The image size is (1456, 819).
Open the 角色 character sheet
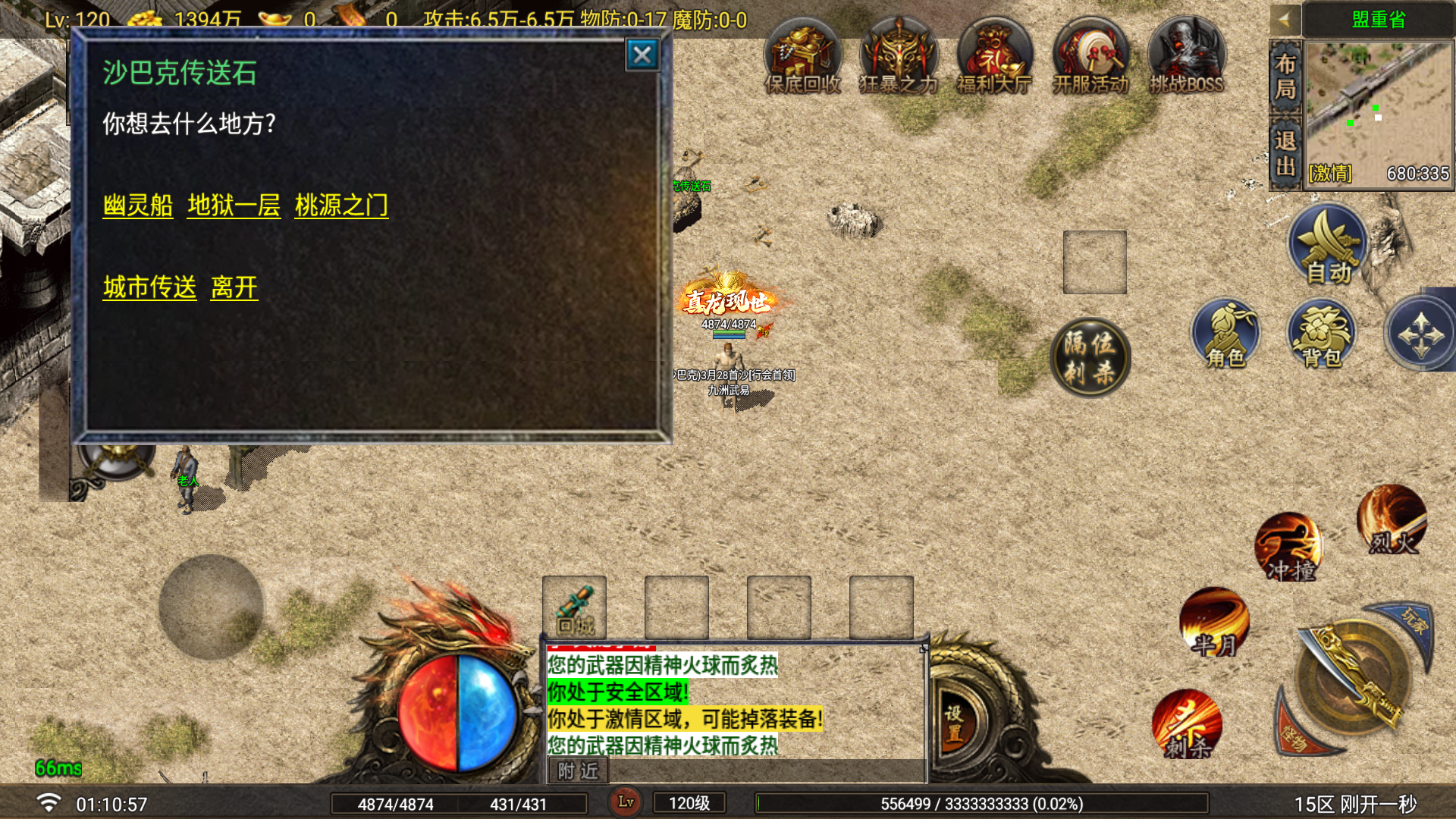tap(1225, 335)
